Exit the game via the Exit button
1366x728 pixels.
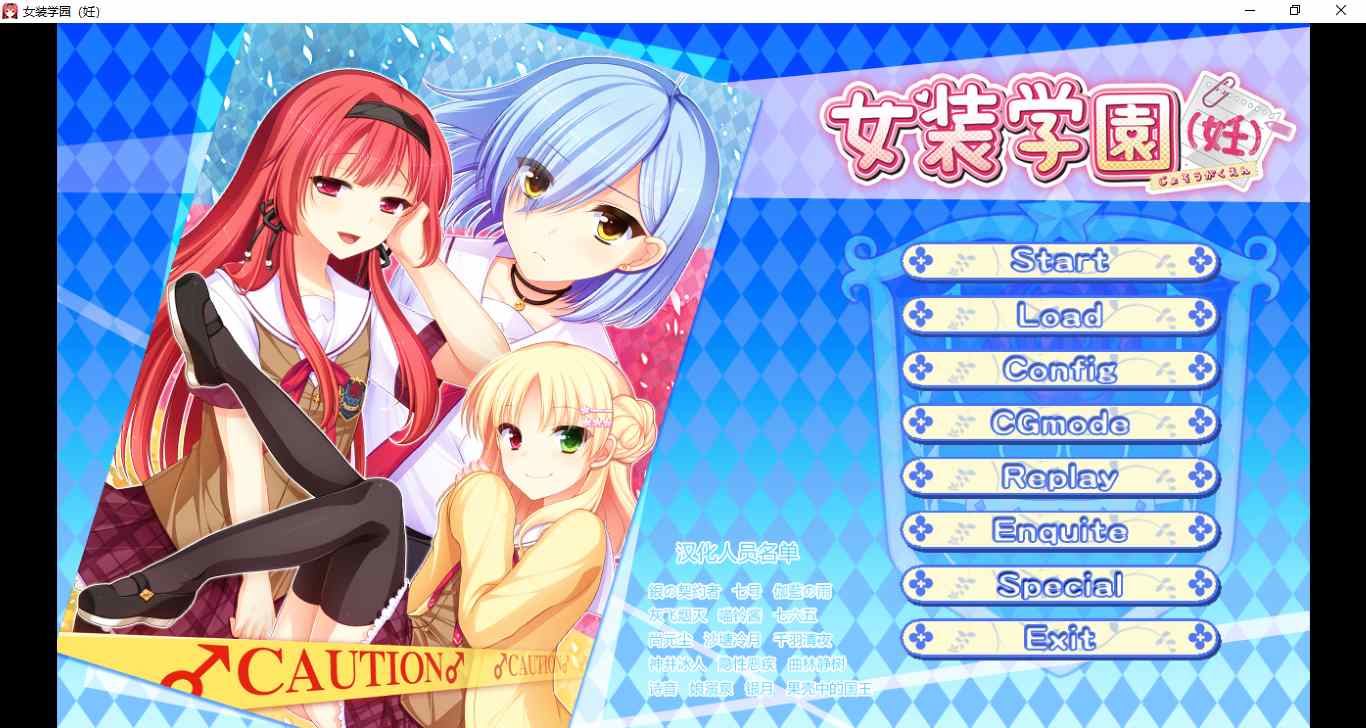tap(1060, 639)
